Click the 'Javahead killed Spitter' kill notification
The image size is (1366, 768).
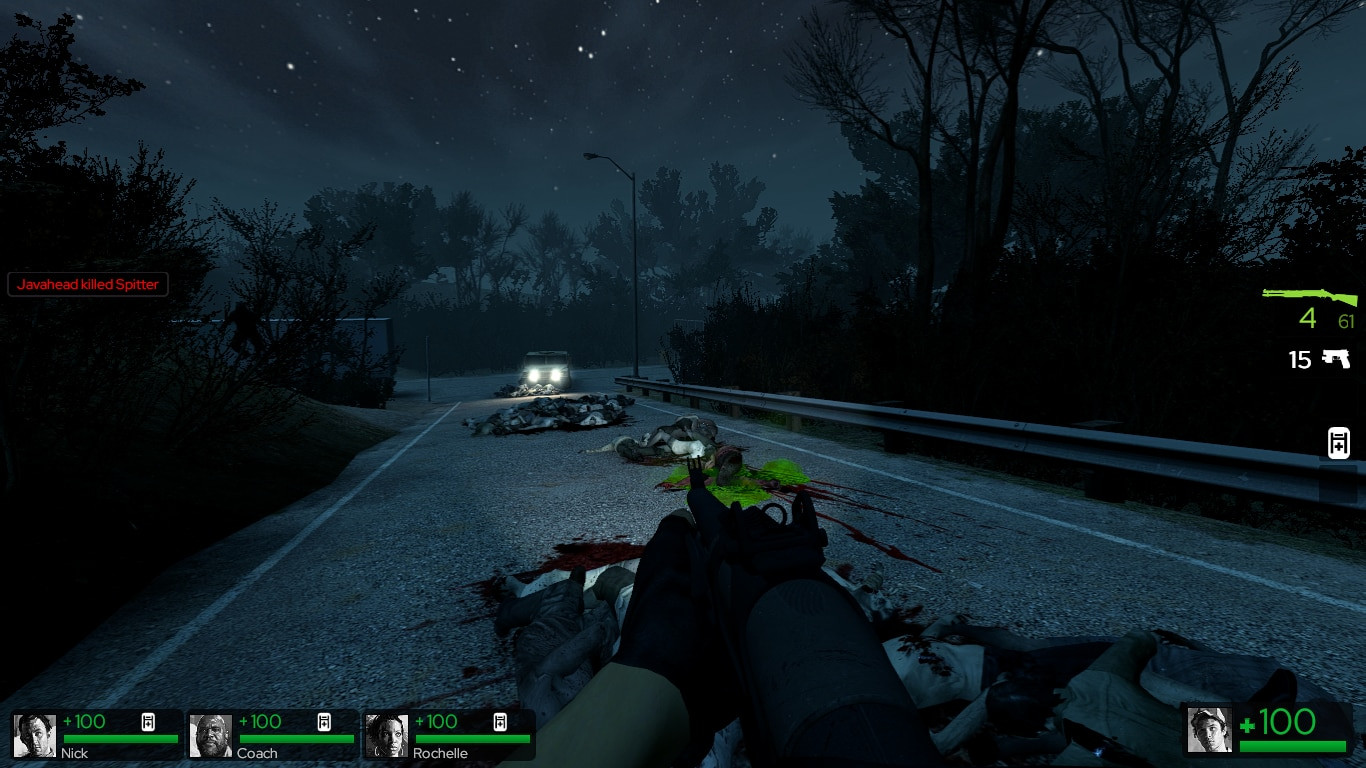point(88,284)
